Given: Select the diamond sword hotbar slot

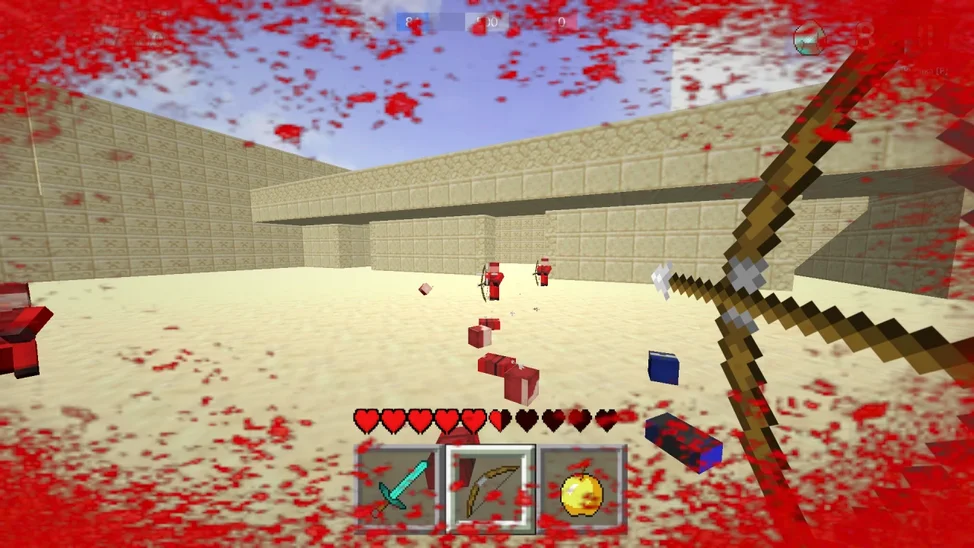Looking at the screenshot, I should [400, 488].
